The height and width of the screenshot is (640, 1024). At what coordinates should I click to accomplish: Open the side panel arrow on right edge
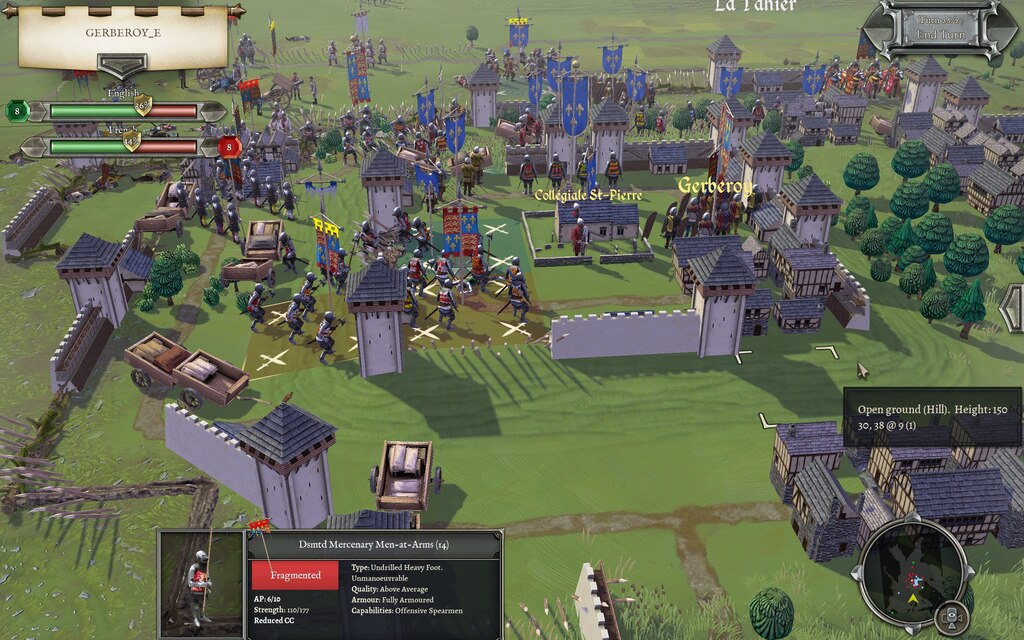(1012, 307)
